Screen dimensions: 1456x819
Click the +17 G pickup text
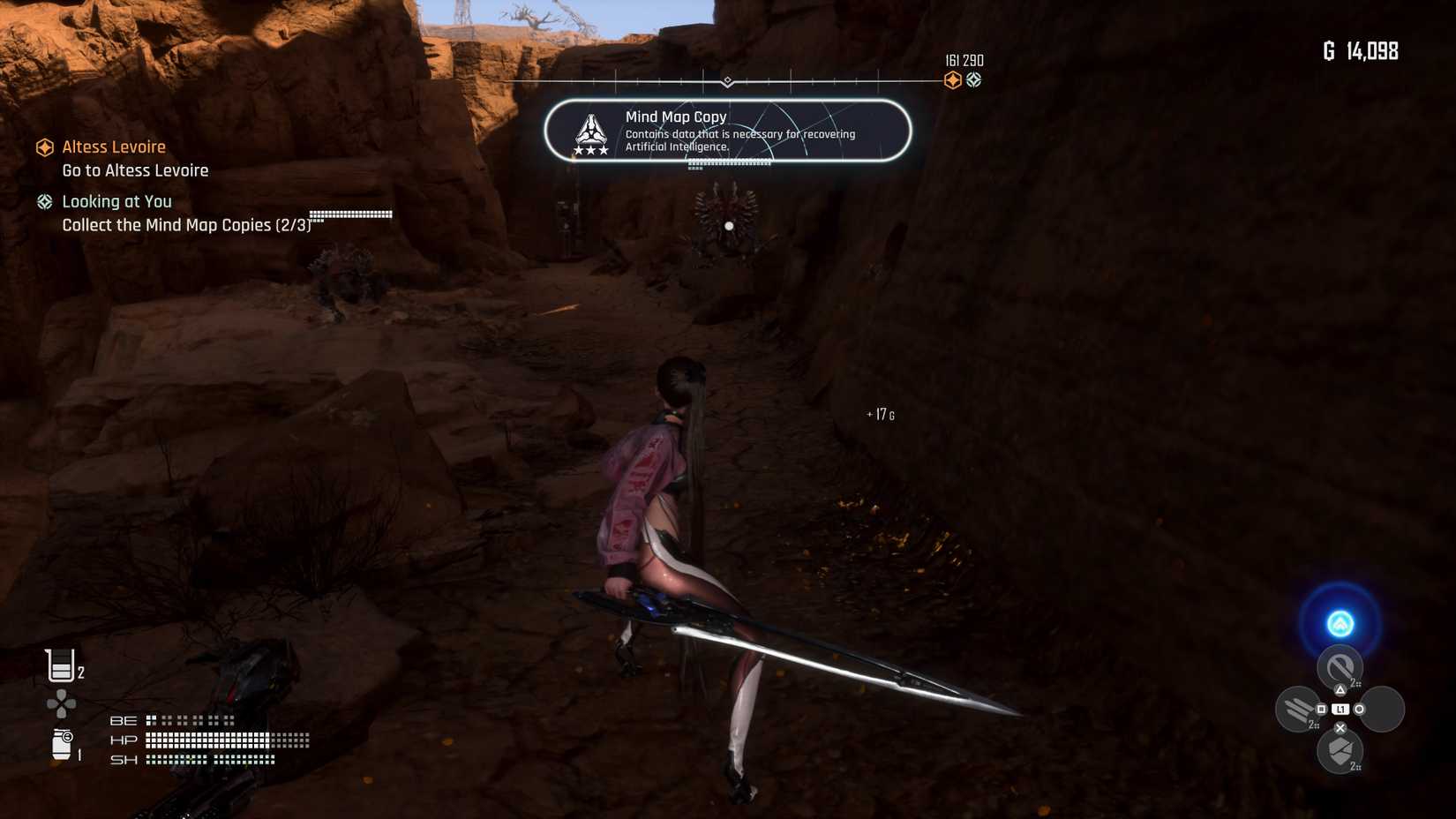click(880, 413)
